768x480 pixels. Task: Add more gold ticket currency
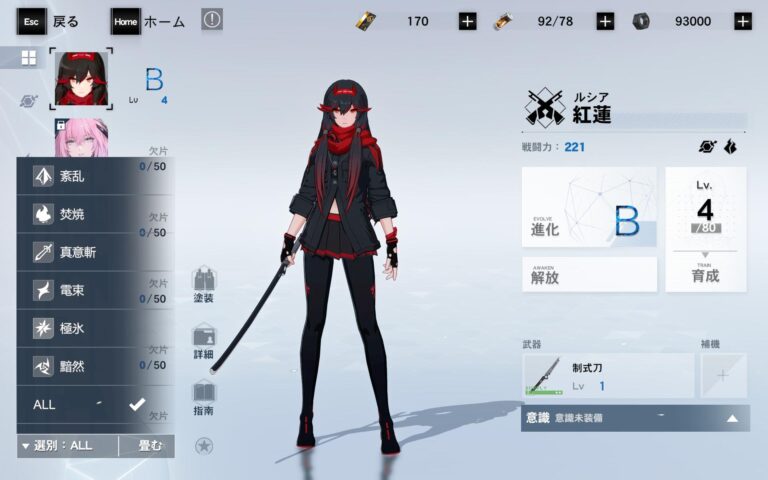point(467,21)
